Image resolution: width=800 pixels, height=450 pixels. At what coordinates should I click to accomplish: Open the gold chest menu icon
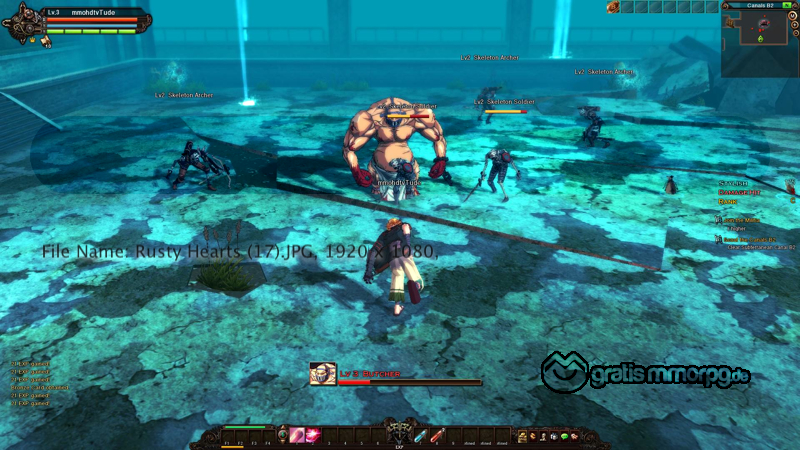click(522, 436)
